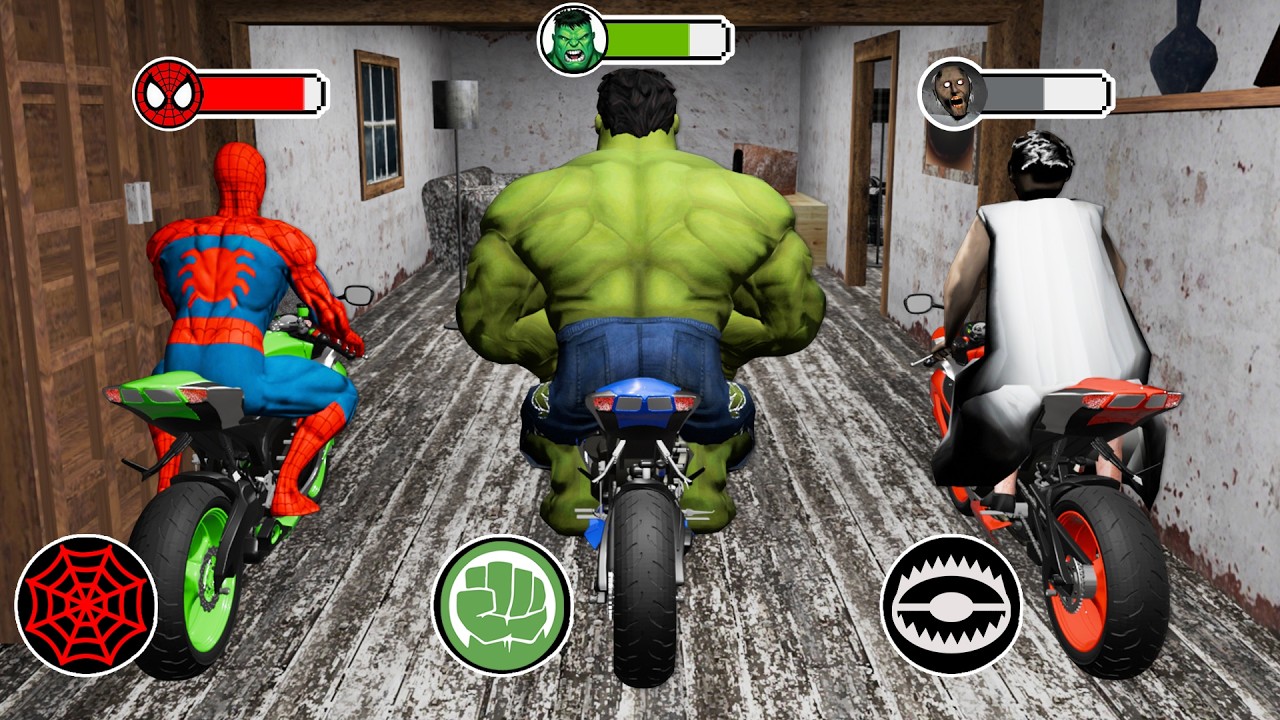Click Spider-Man's red health bar
The width and height of the screenshot is (1280, 720).
(255, 95)
